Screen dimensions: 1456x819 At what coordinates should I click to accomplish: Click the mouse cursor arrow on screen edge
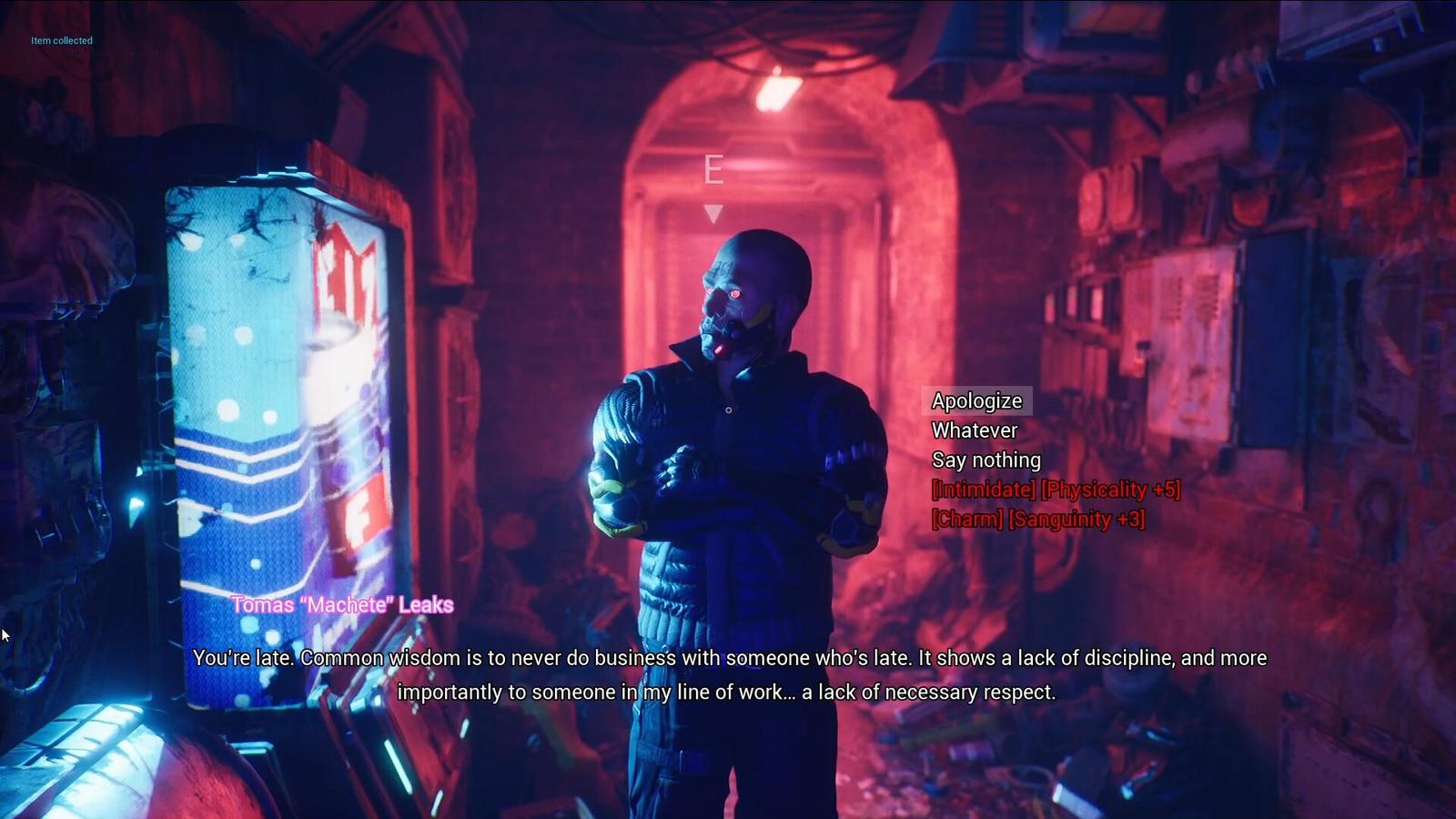point(5,633)
